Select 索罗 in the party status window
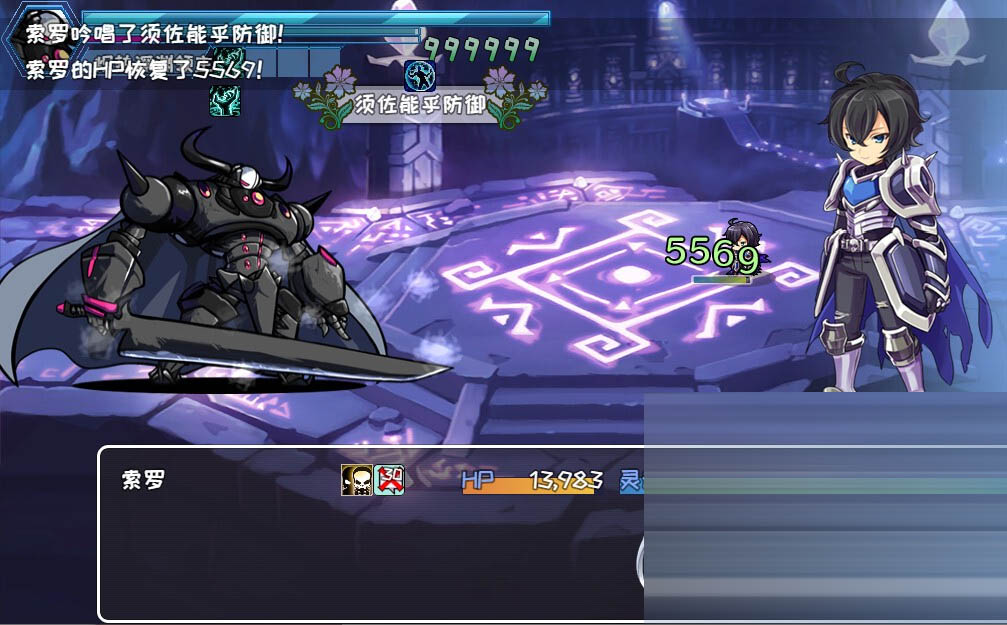1007x625 pixels. coord(142,481)
